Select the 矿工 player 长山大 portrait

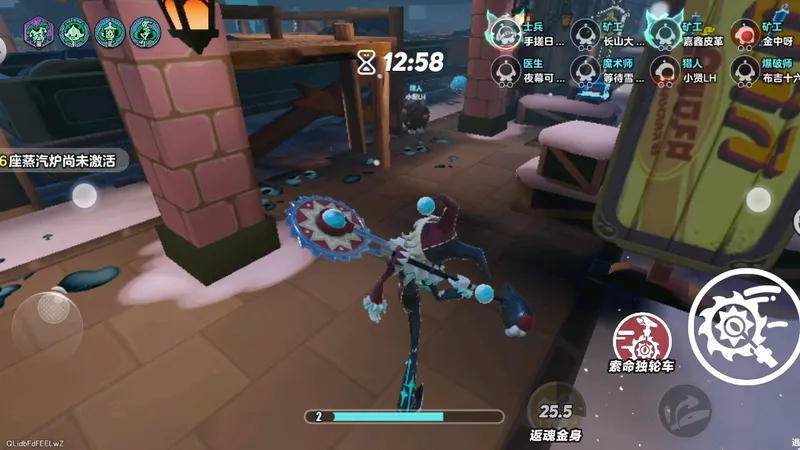click(585, 33)
